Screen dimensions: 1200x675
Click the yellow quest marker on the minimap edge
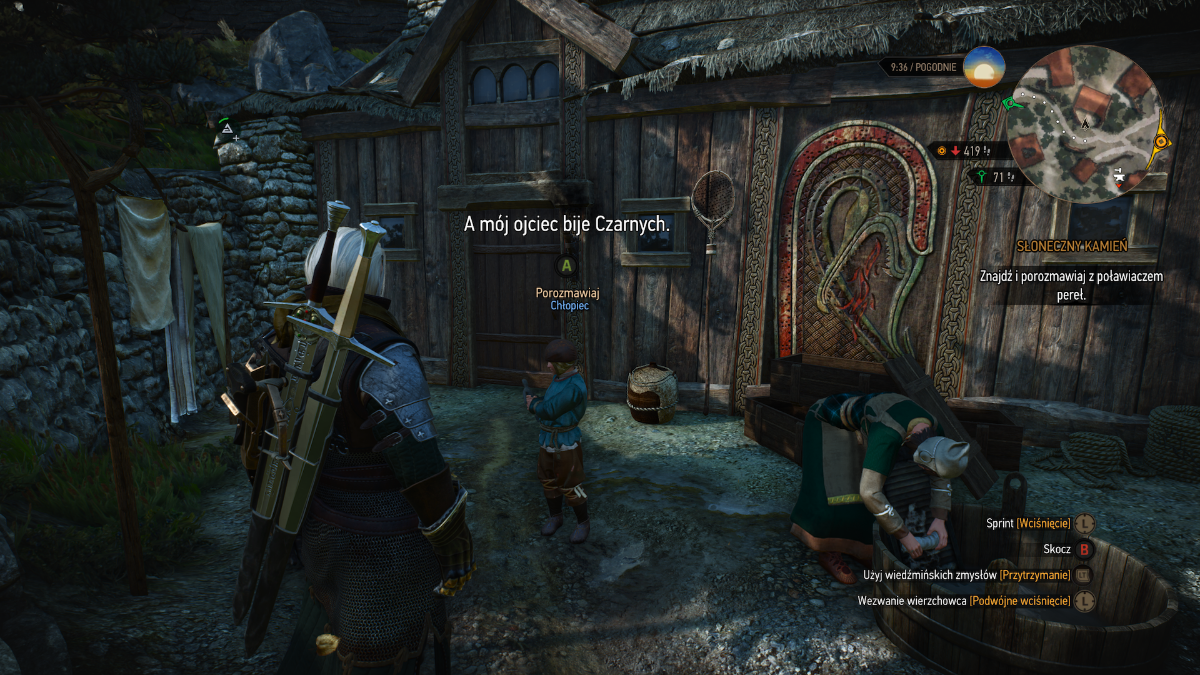(x=1160, y=143)
